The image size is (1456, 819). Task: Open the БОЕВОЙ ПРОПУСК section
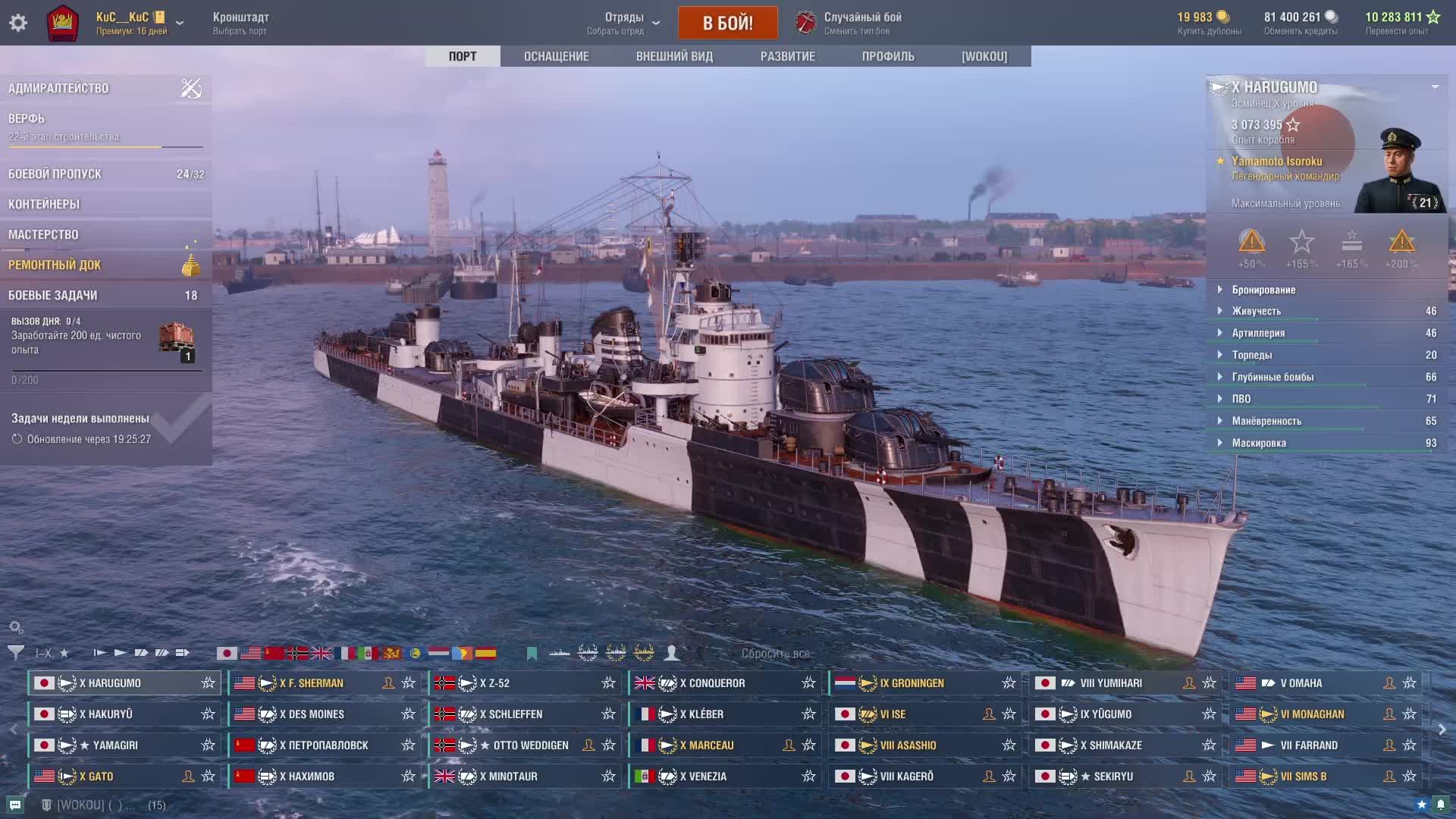(x=55, y=174)
